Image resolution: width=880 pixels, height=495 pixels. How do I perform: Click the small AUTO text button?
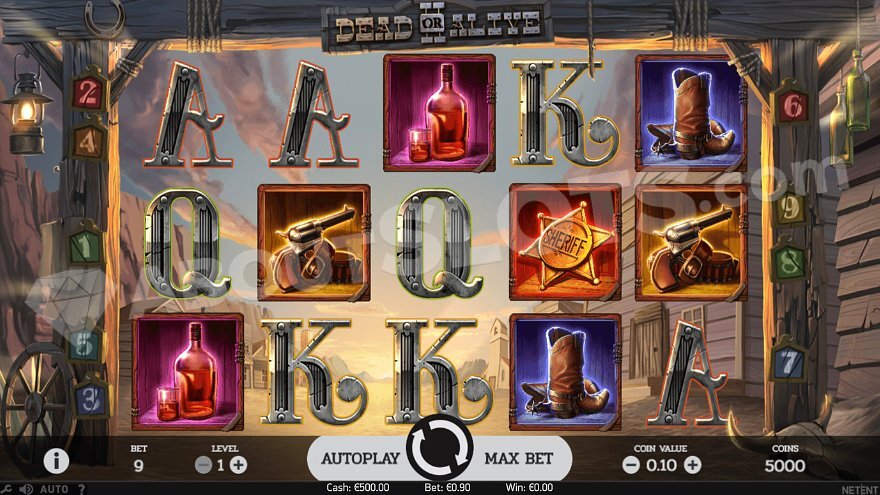pyautogui.click(x=54, y=489)
